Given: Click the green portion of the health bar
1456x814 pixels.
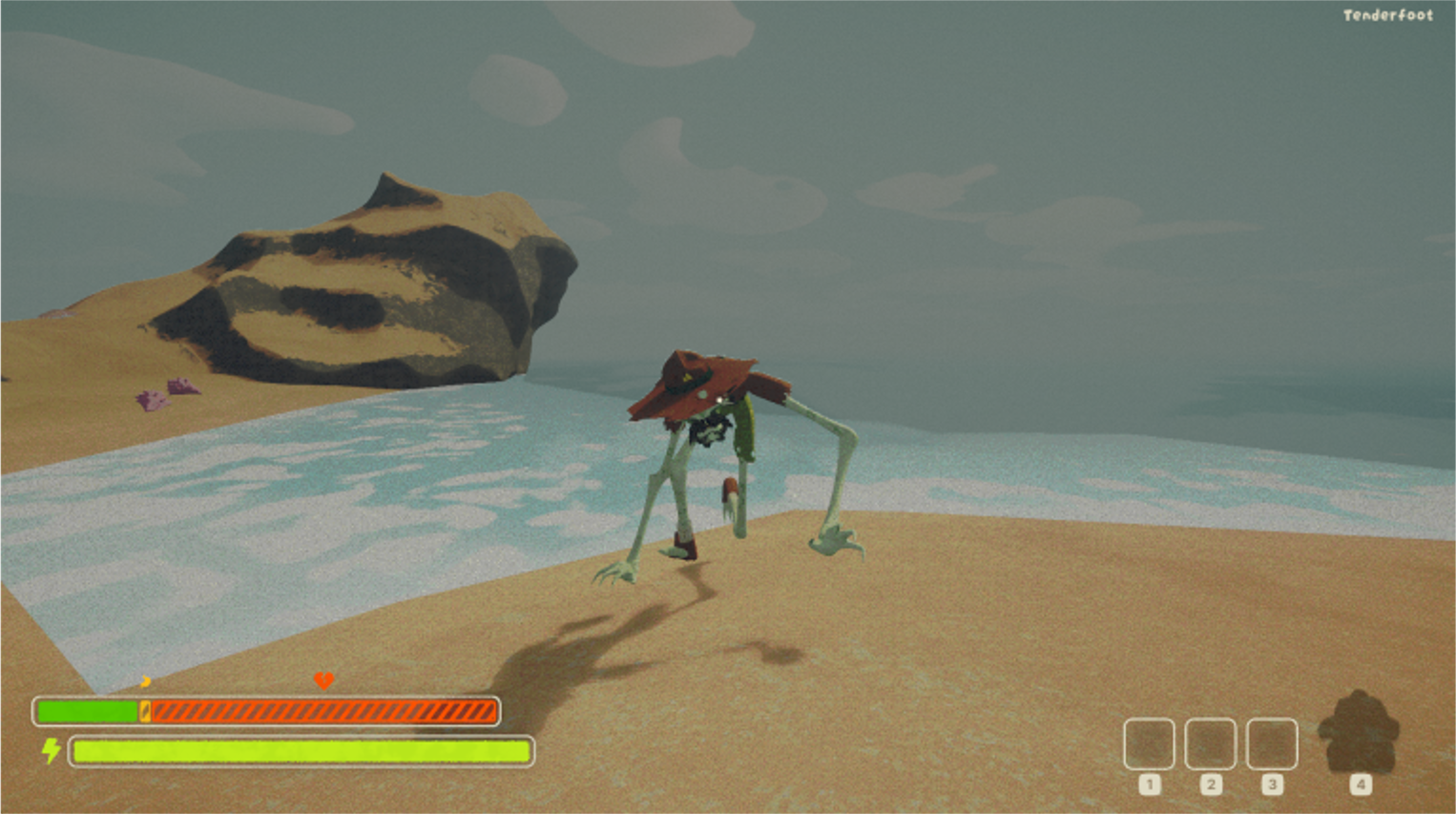Looking at the screenshot, I should pyautogui.click(x=86, y=710).
